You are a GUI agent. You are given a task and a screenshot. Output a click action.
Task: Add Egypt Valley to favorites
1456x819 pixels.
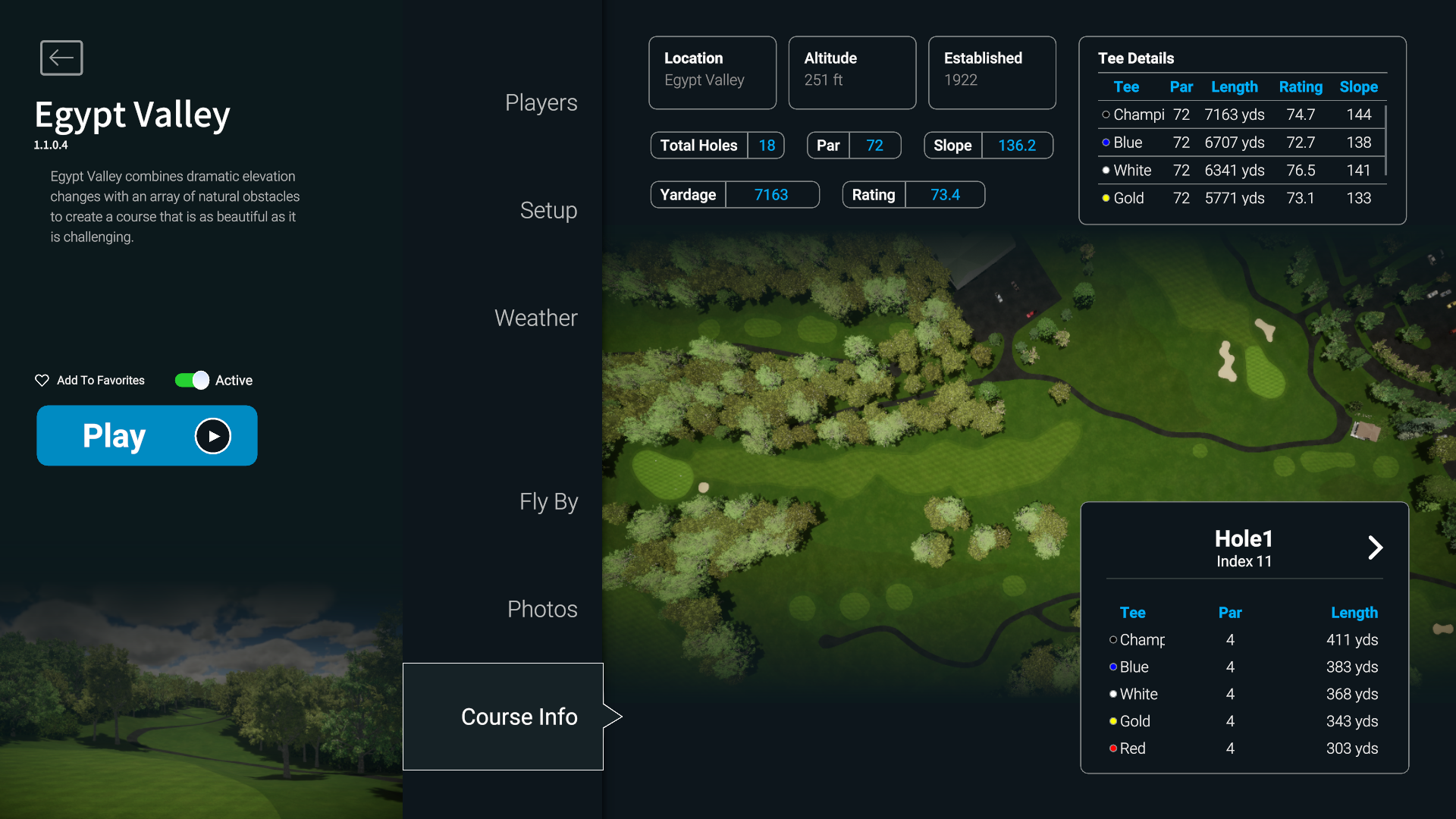pos(90,380)
